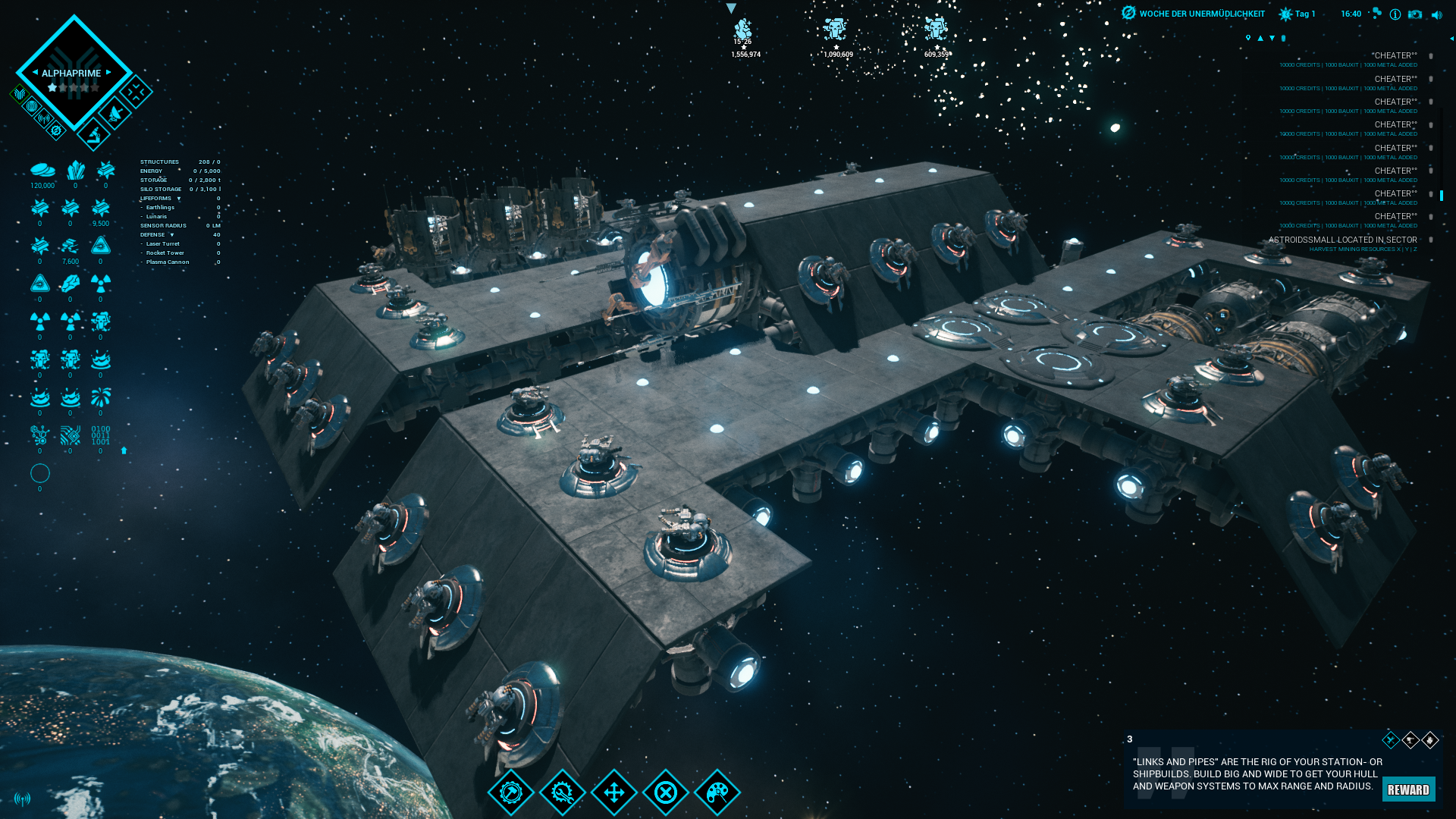Open the paint palette tool
The image size is (1456, 819).
pyautogui.click(x=717, y=792)
